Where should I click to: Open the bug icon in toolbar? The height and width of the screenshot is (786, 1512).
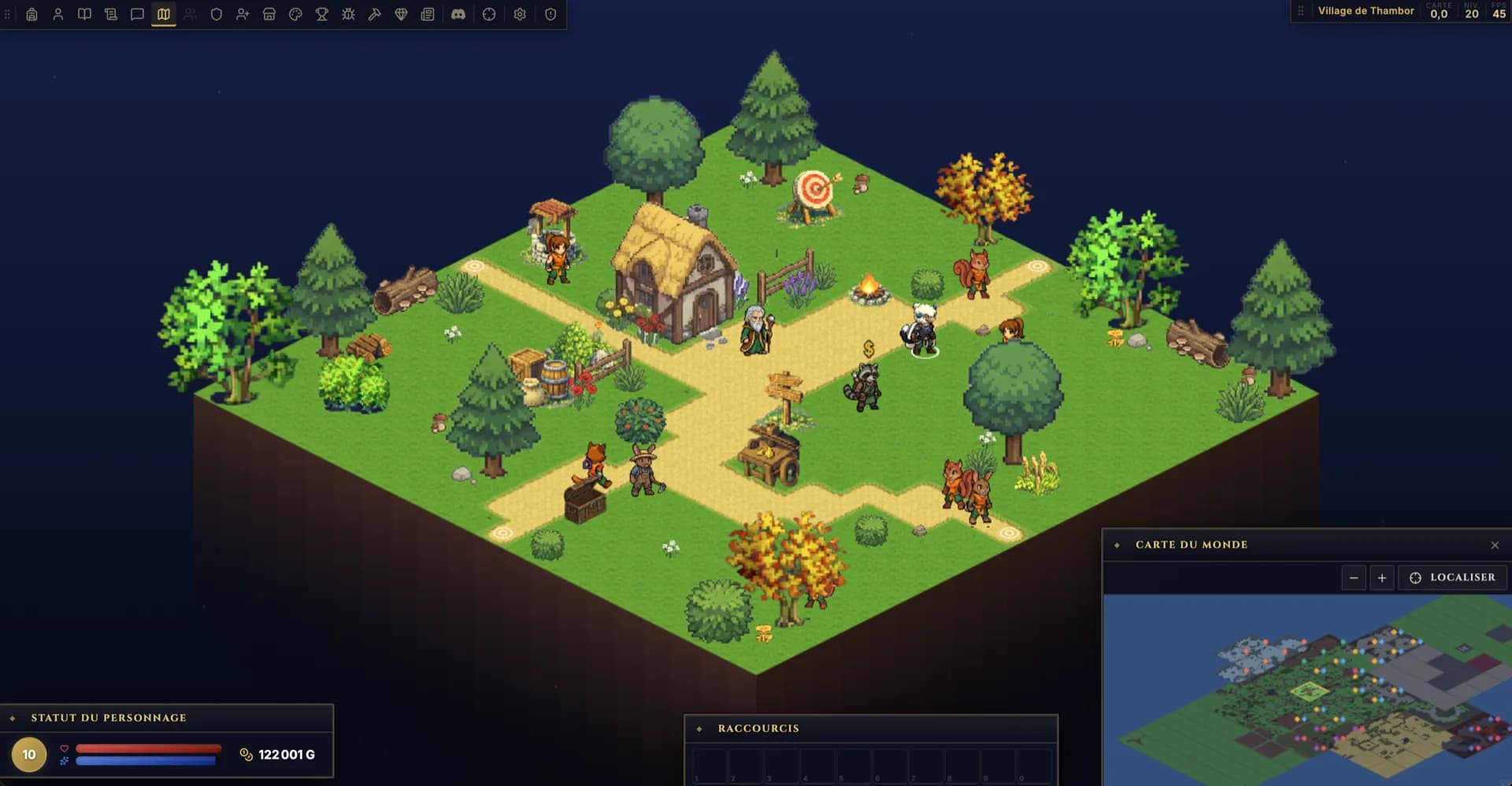(x=348, y=14)
